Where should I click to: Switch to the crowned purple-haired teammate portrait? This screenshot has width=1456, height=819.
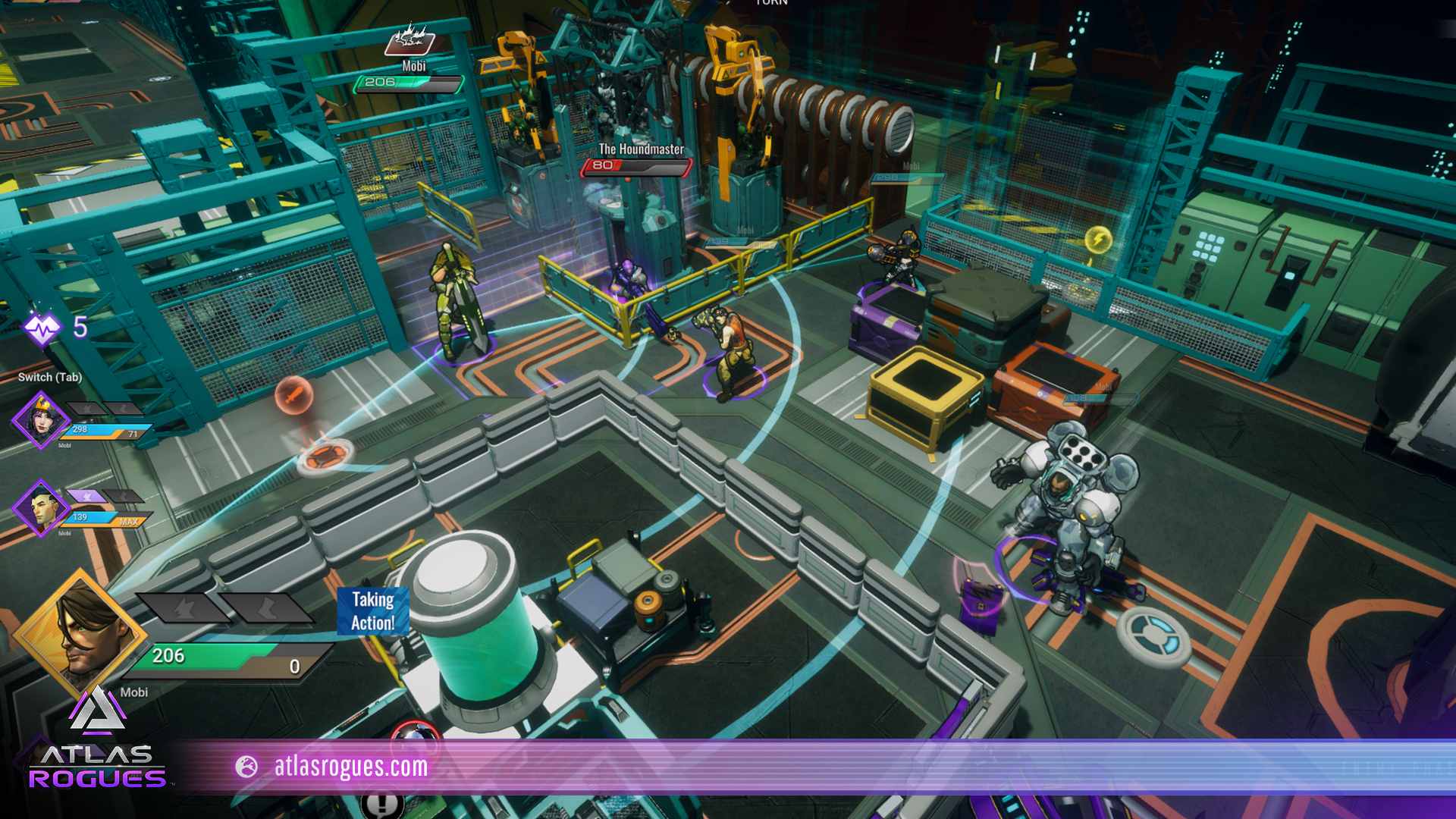pyautogui.click(x=40, y=419)
